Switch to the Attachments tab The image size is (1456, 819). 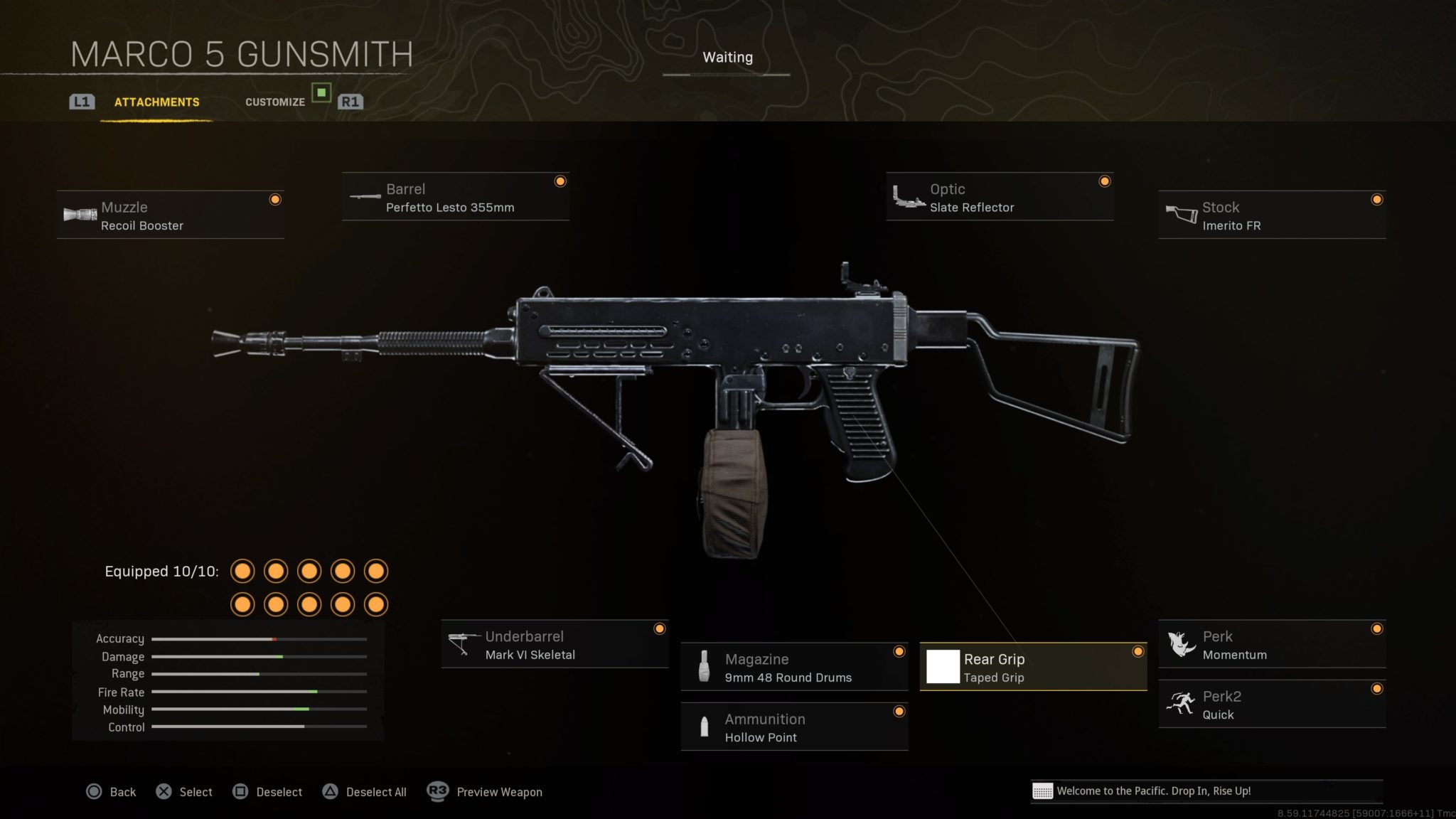coord(156,102)
